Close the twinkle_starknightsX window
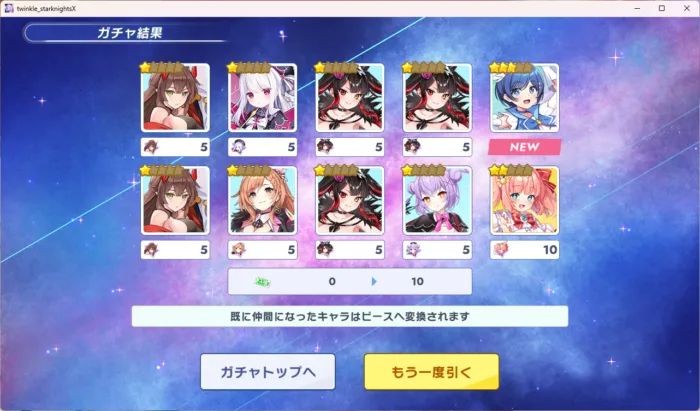 pyautogui.click(x=684, y=8)
